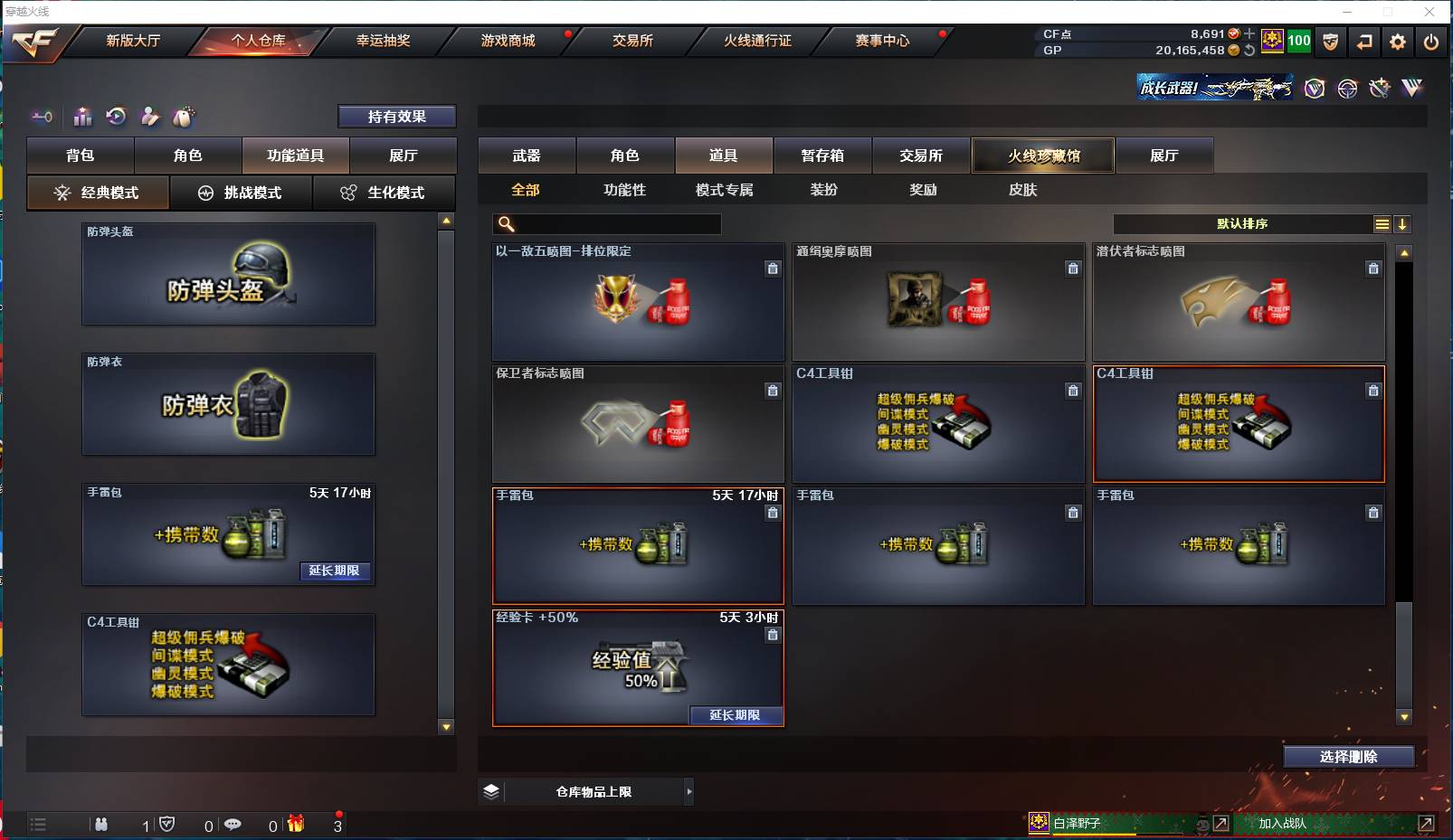Open the settings gear icon at top right
This screenshot has height=840, width=1453.
click(x=1396, y=41)
